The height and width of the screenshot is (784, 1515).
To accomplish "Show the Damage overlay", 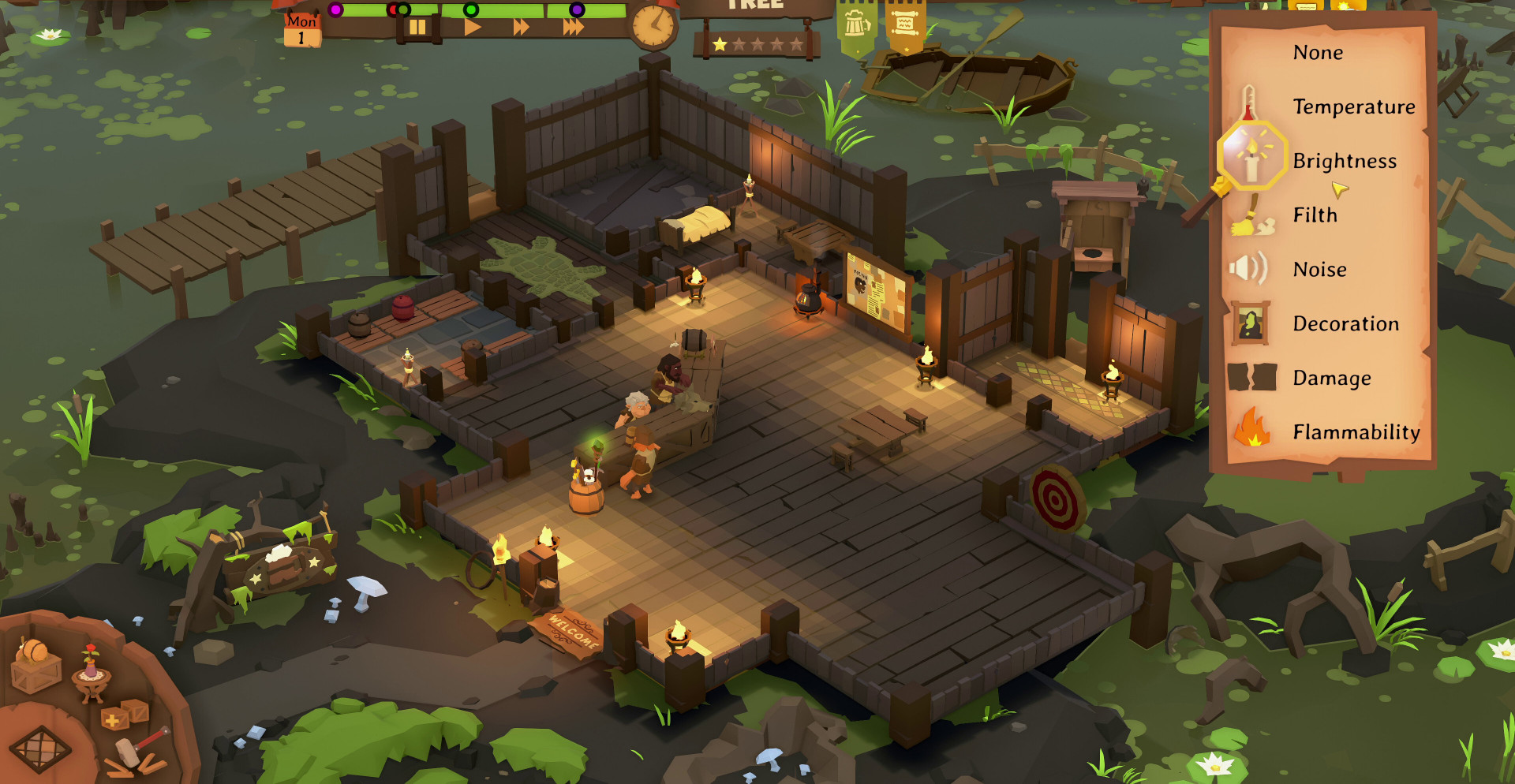I will coord(1331,379).
